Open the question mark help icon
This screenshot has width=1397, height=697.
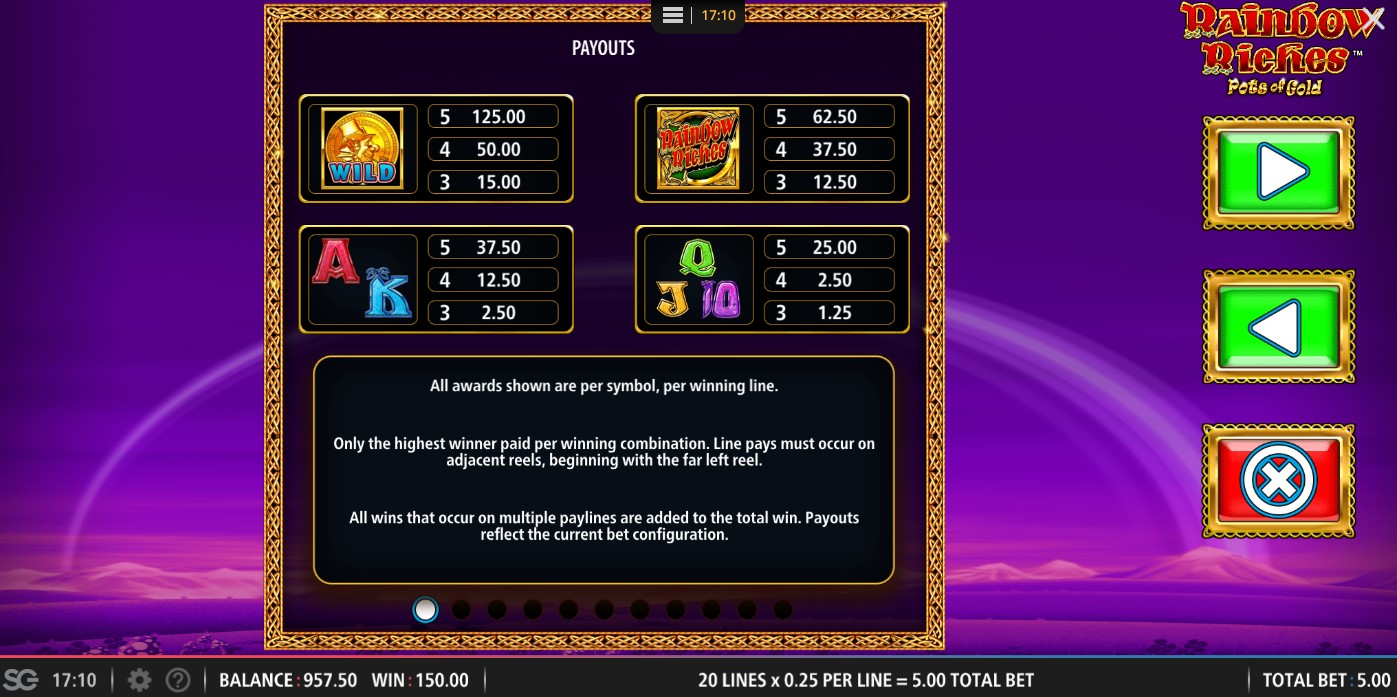pyautogui.click(x=177, y=681)
